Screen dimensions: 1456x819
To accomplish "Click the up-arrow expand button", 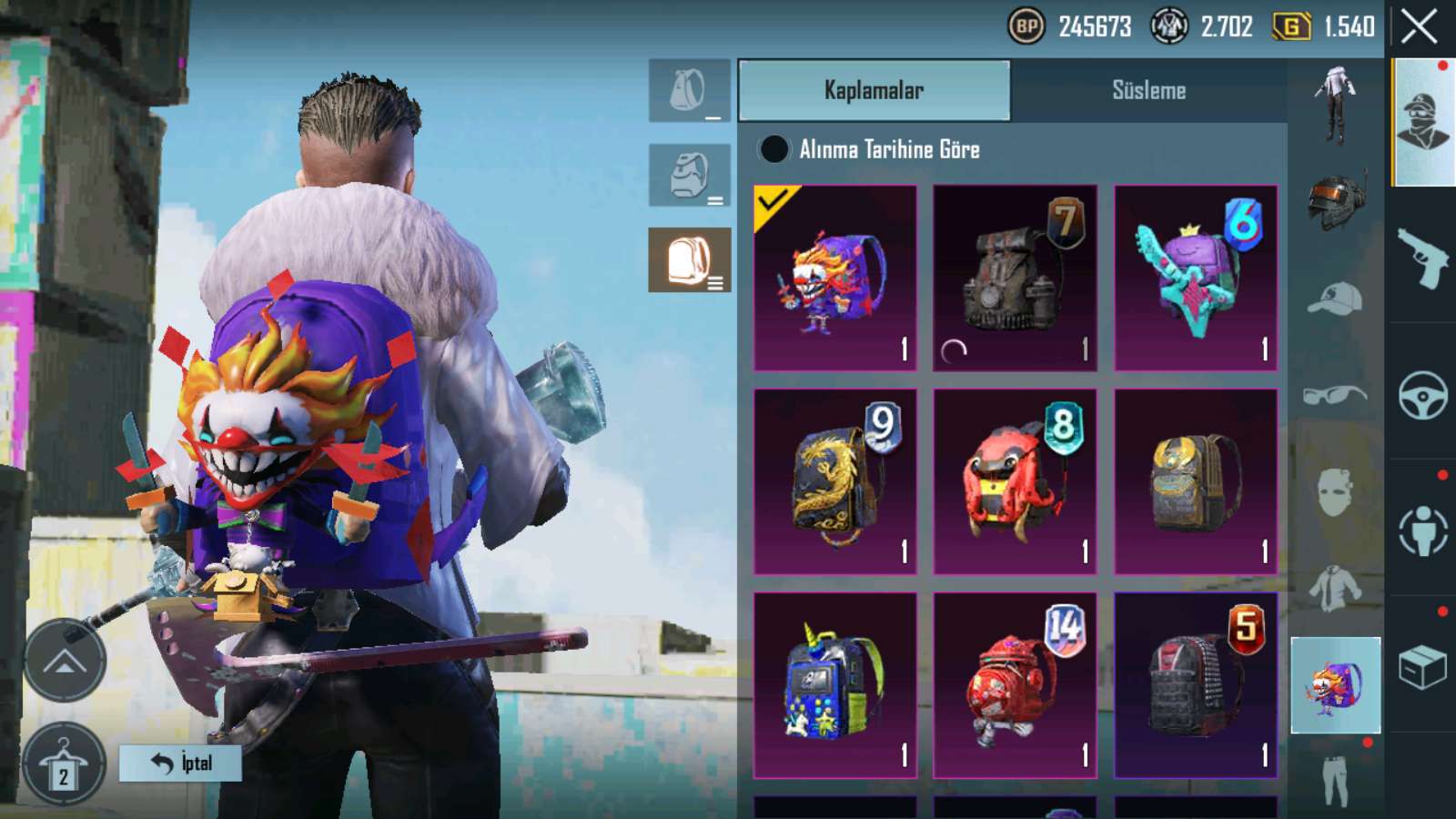I will pos(64,661).
